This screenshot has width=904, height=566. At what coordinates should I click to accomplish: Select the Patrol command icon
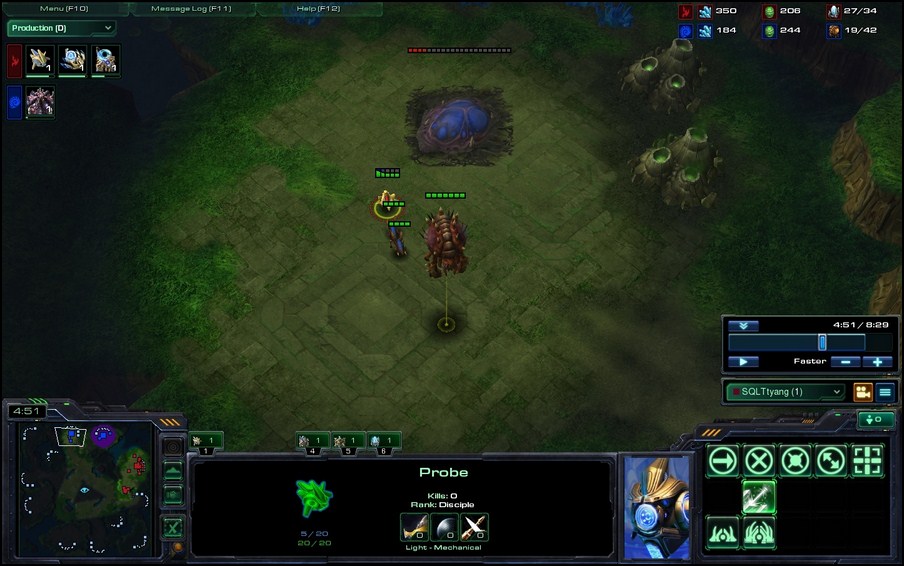[x=832, y=461]
